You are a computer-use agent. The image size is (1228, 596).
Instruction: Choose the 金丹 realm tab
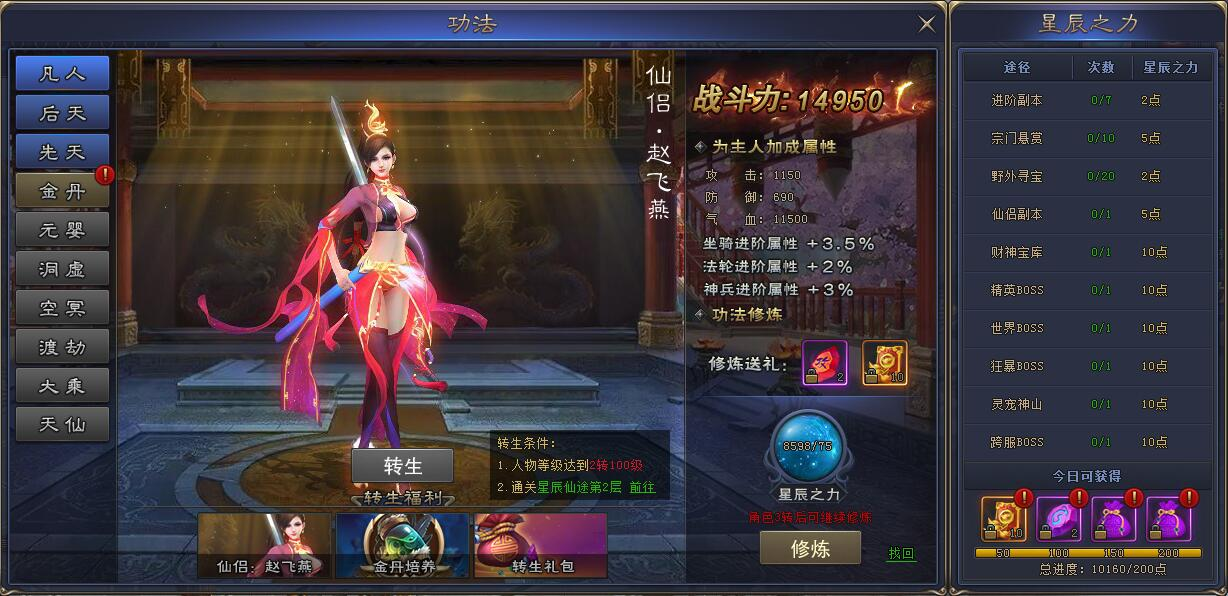(x=62, y=191)
